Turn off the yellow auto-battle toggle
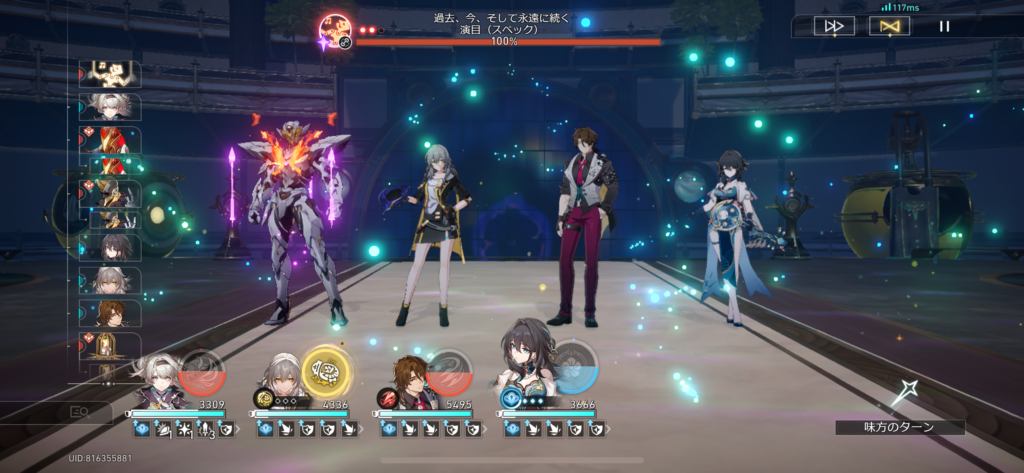1024x473 pixels. click(x=883, y=27)
